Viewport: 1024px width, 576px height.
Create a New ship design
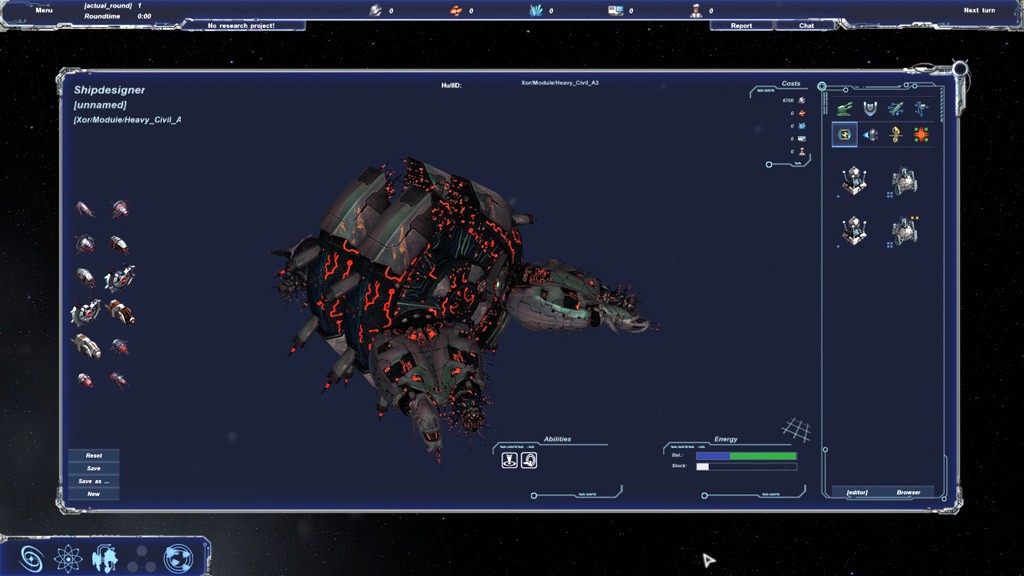(x=93, y=494)
